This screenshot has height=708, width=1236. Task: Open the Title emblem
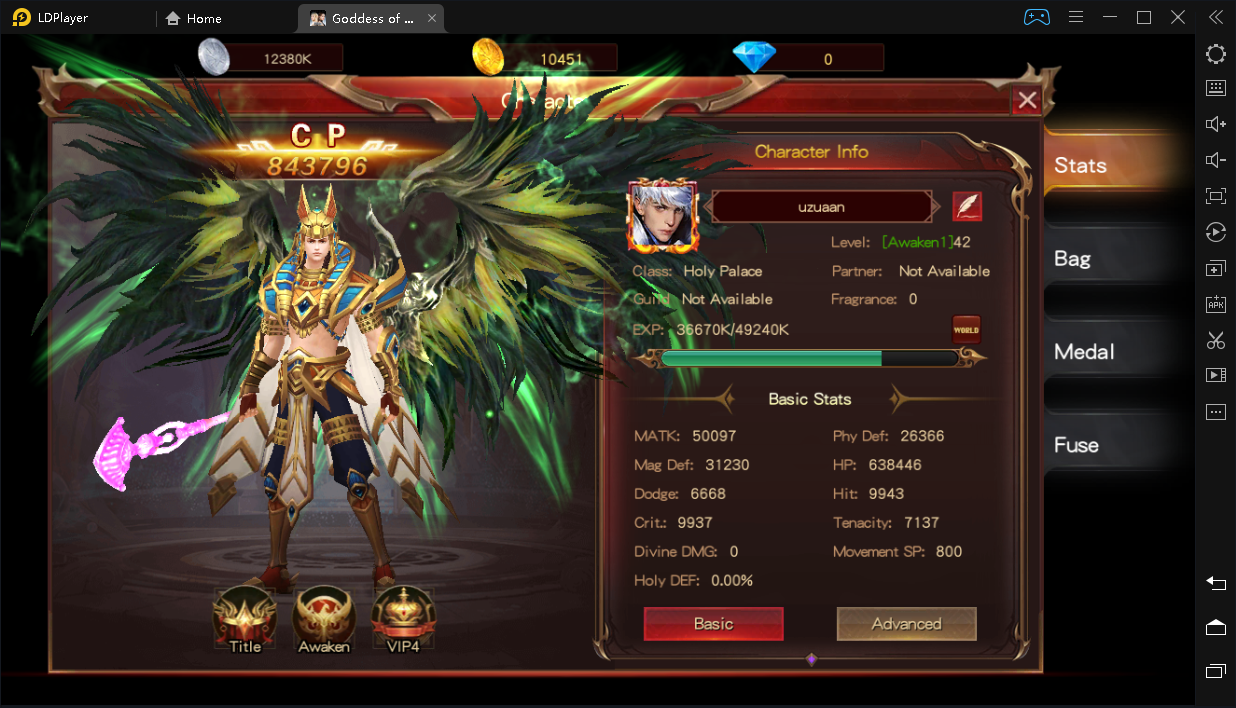(x=245, y=619)
